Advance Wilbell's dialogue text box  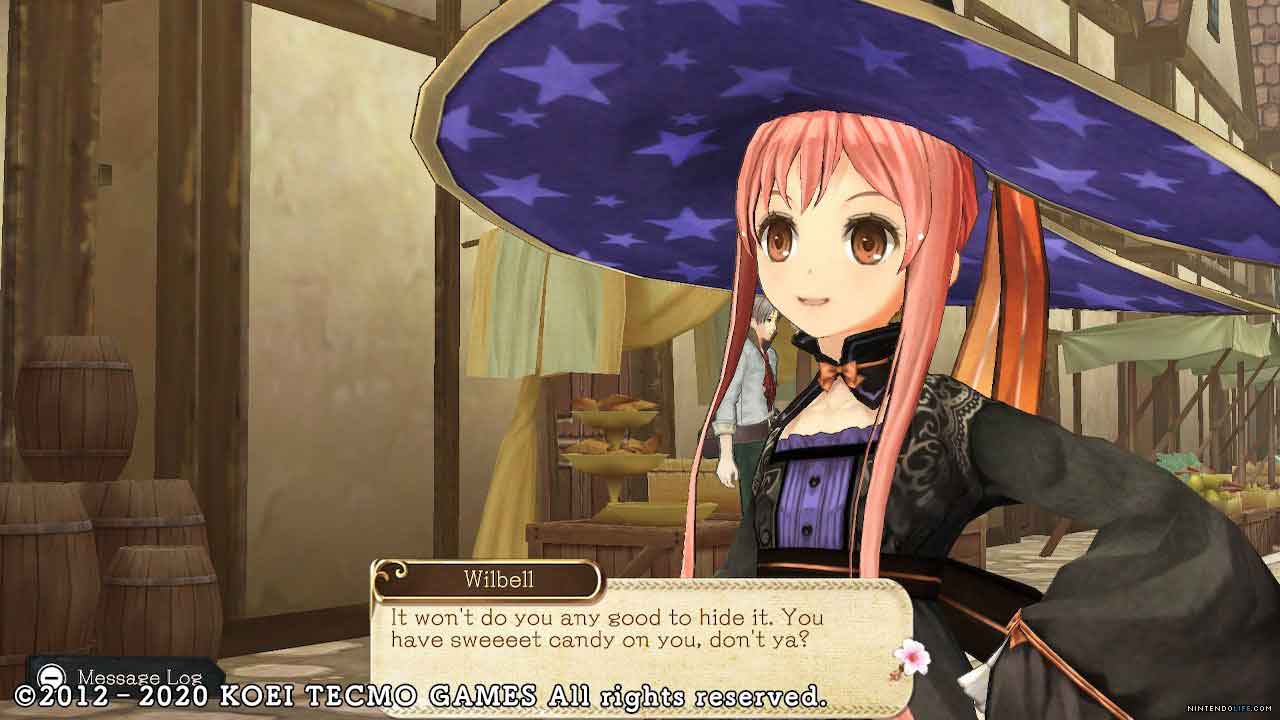pos(640,630)
